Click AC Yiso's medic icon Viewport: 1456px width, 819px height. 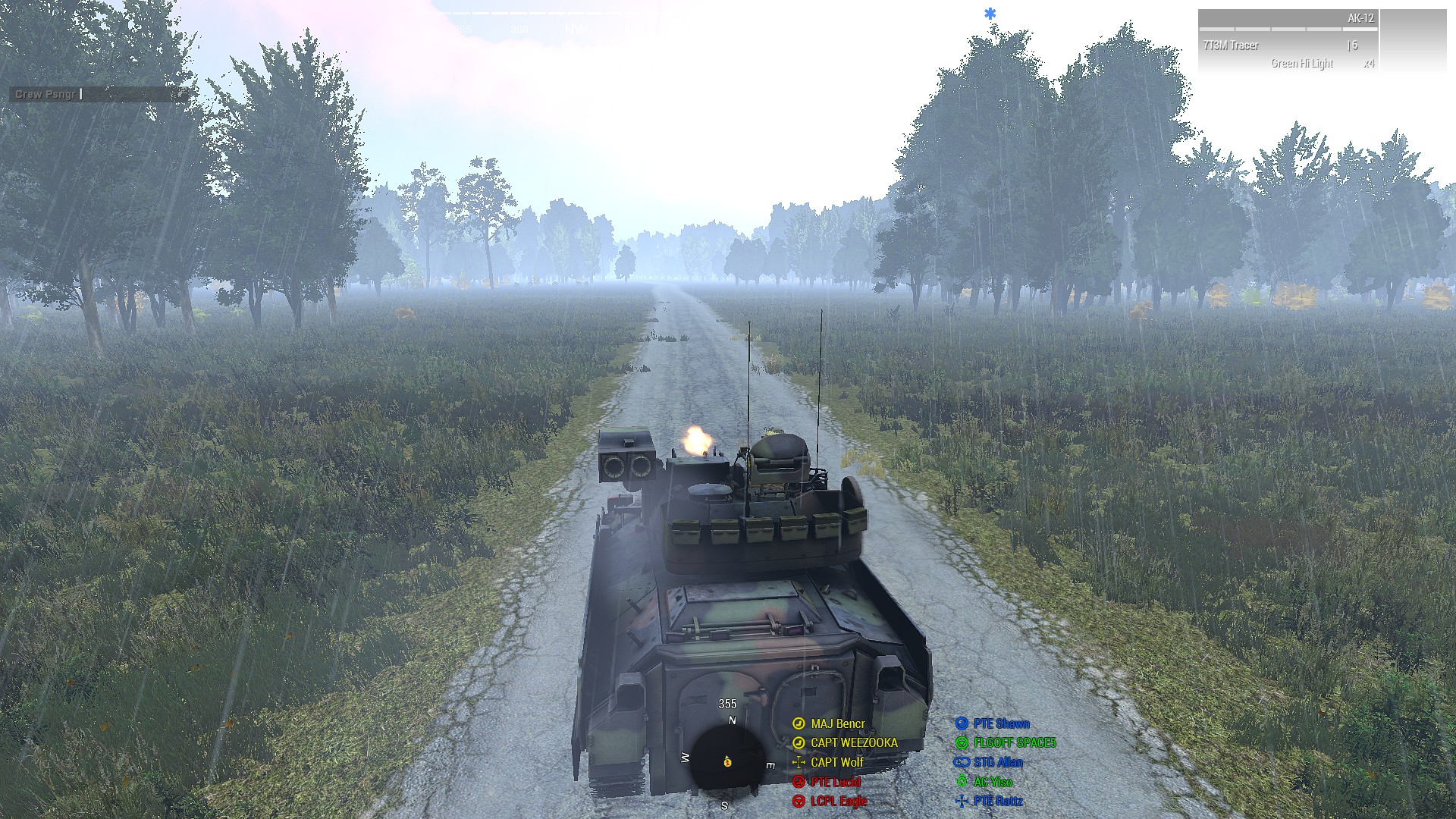960,781
